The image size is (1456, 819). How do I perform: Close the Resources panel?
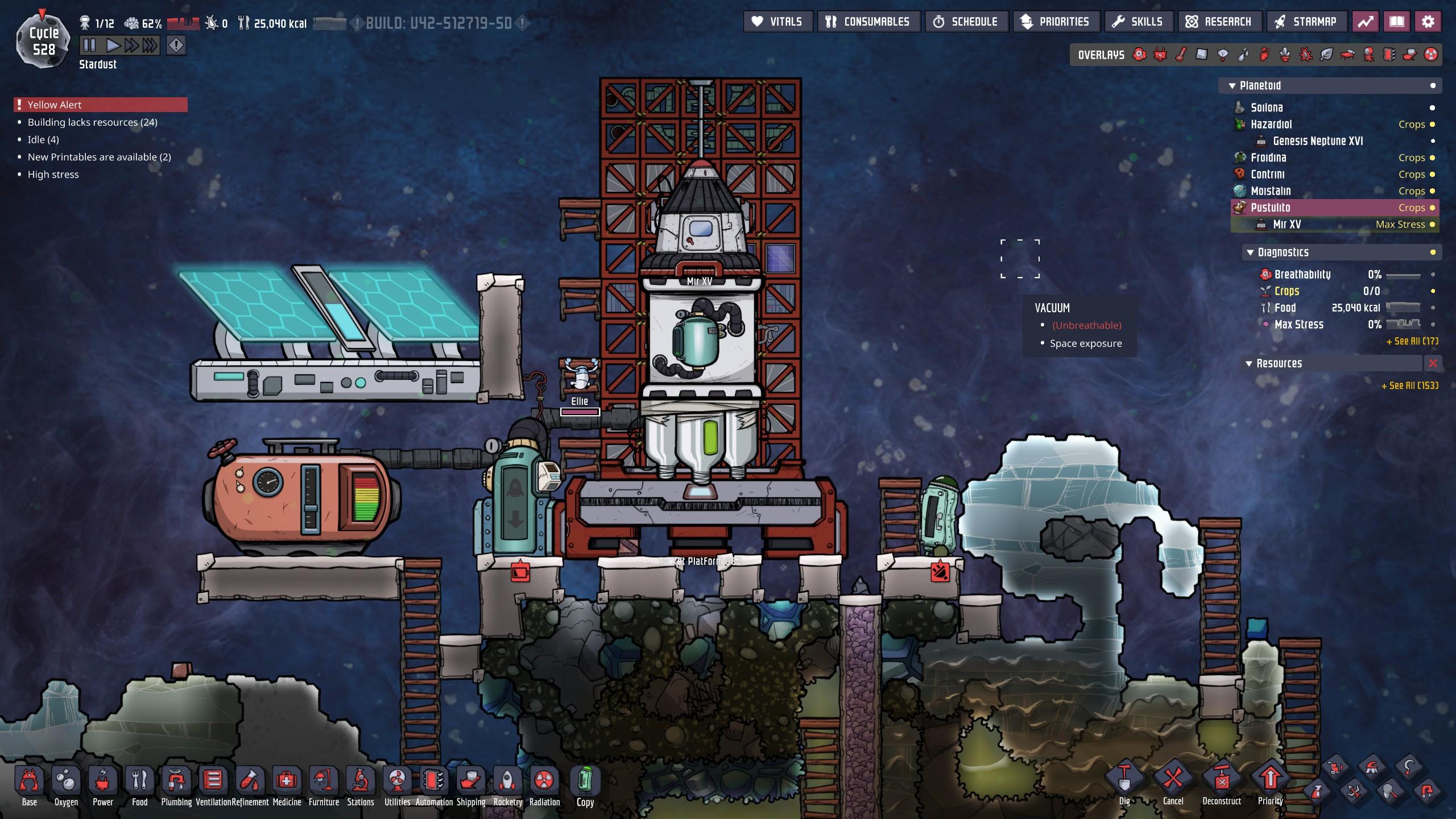[x=1433, y=363]
